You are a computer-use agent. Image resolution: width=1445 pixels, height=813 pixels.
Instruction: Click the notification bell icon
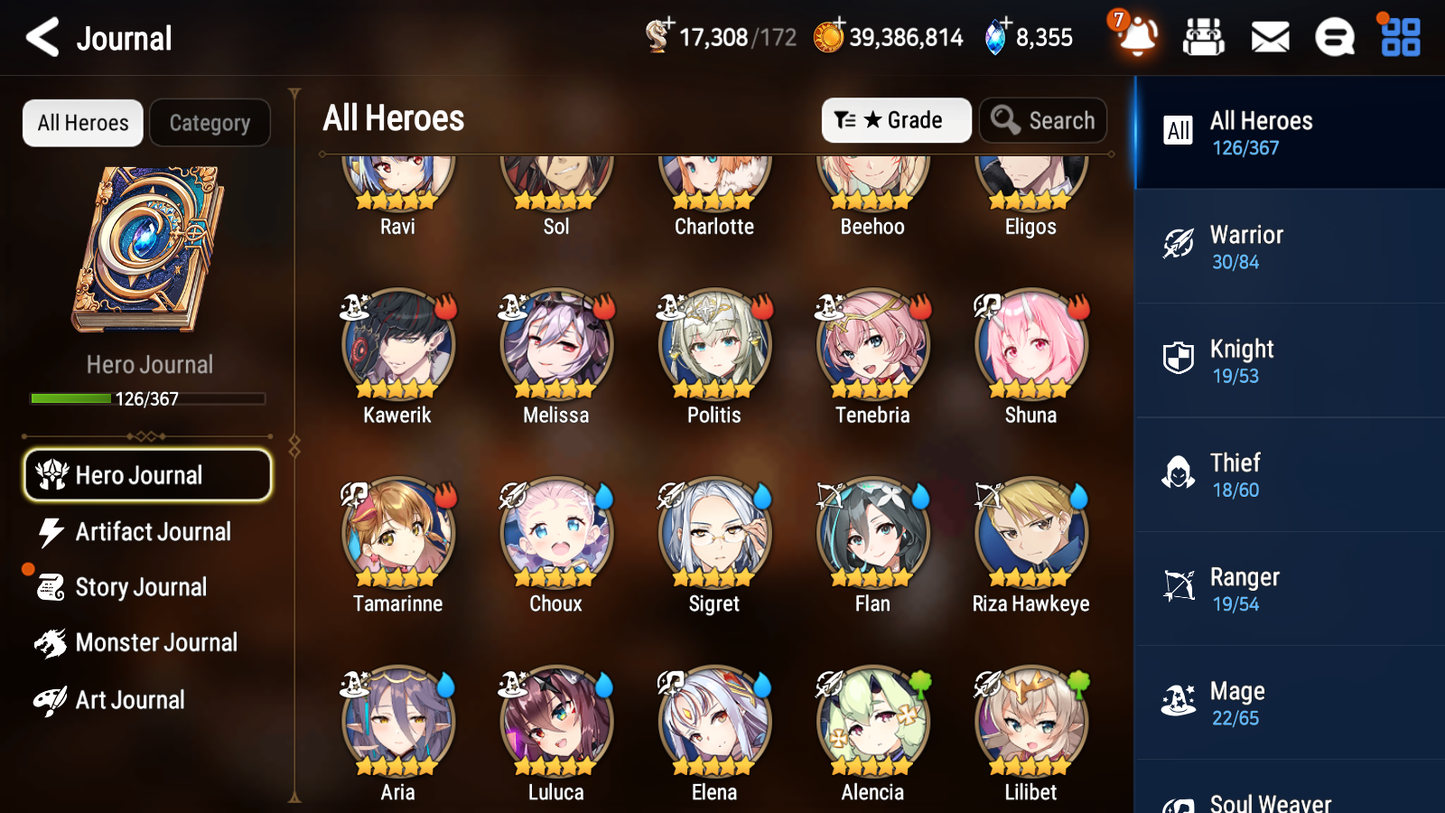pyautogui.click(x=1137, y=36)
